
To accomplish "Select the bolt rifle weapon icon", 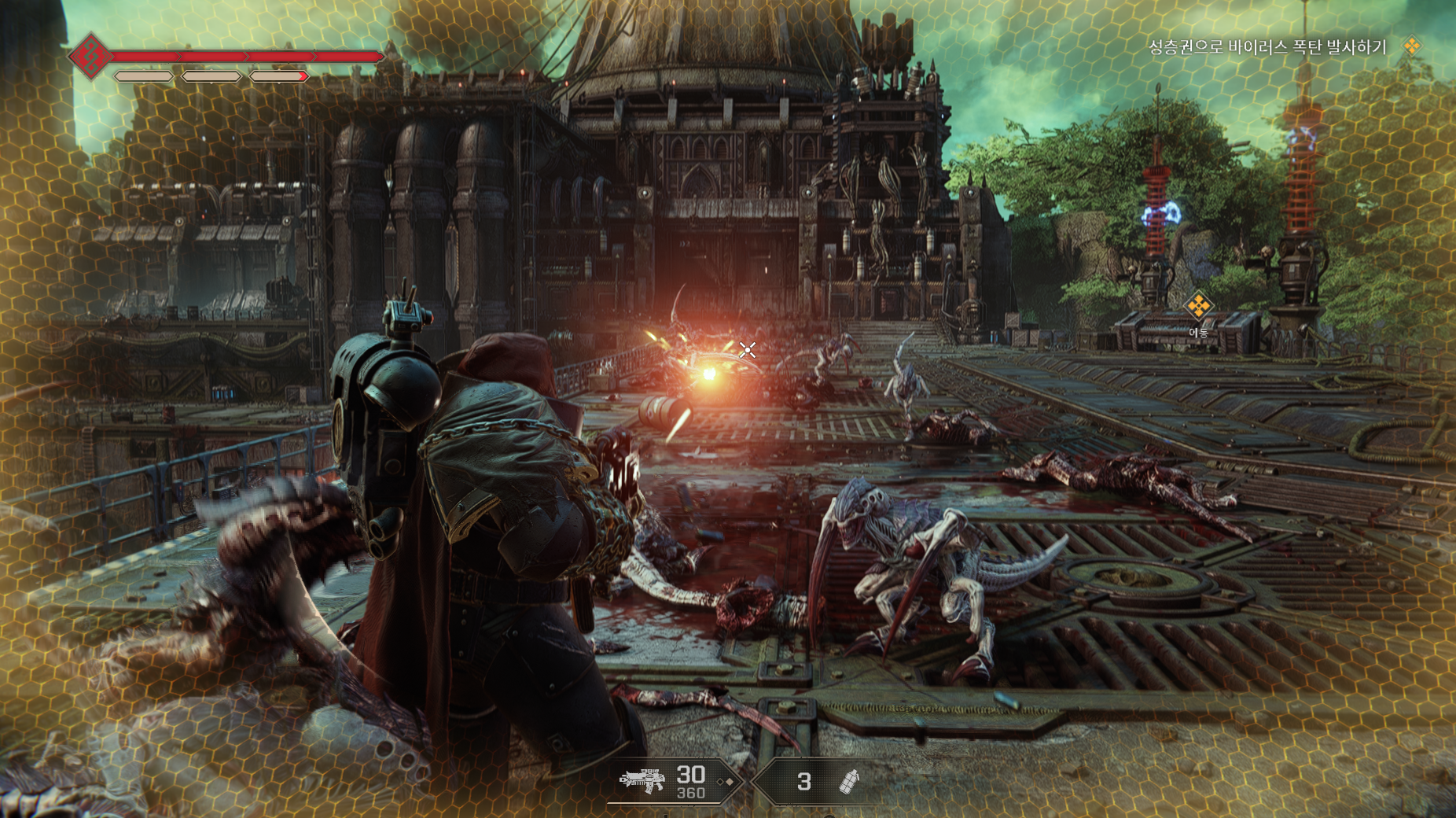I will click(642, 780).
